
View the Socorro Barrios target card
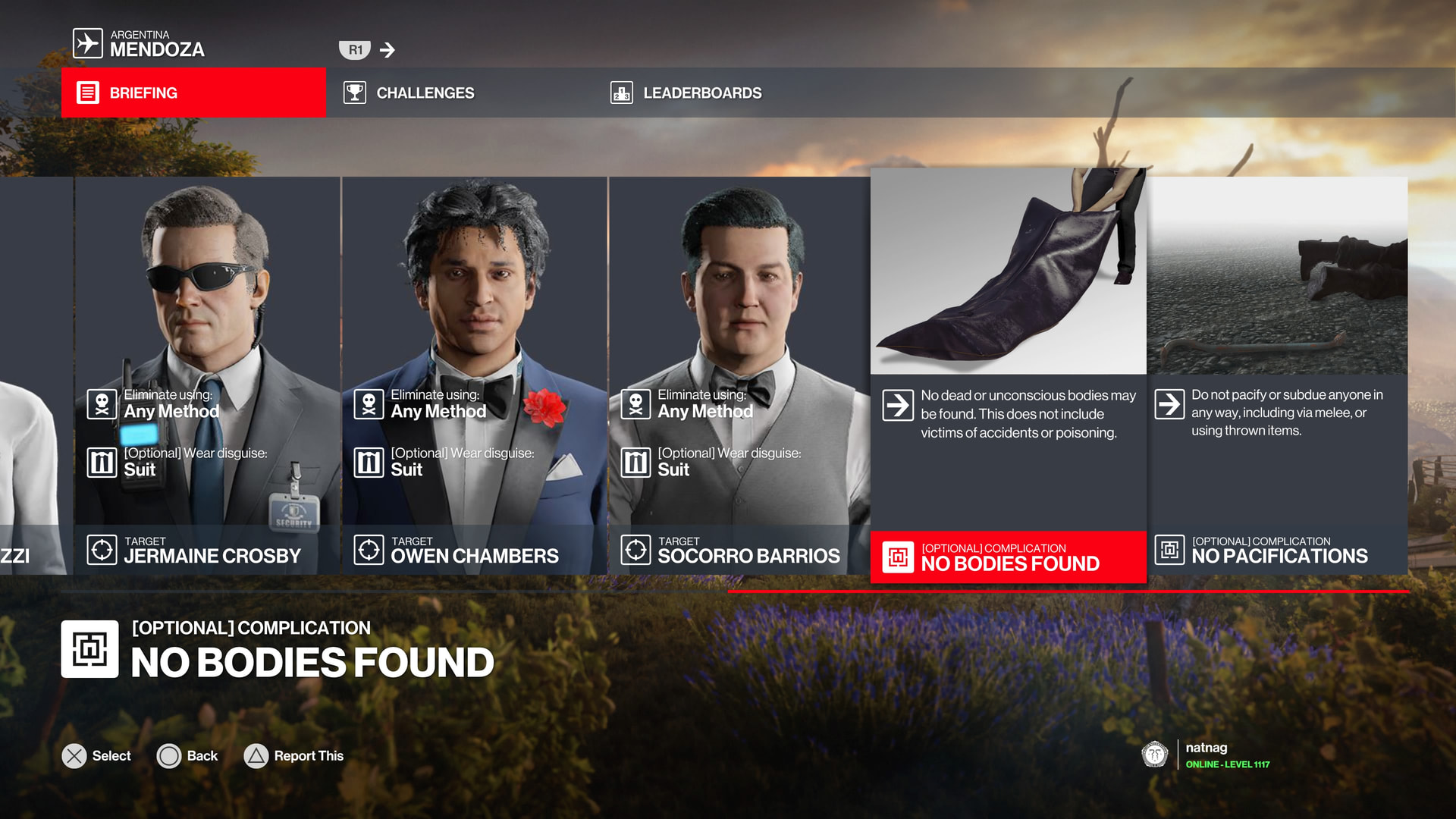[x=739, y=375]
